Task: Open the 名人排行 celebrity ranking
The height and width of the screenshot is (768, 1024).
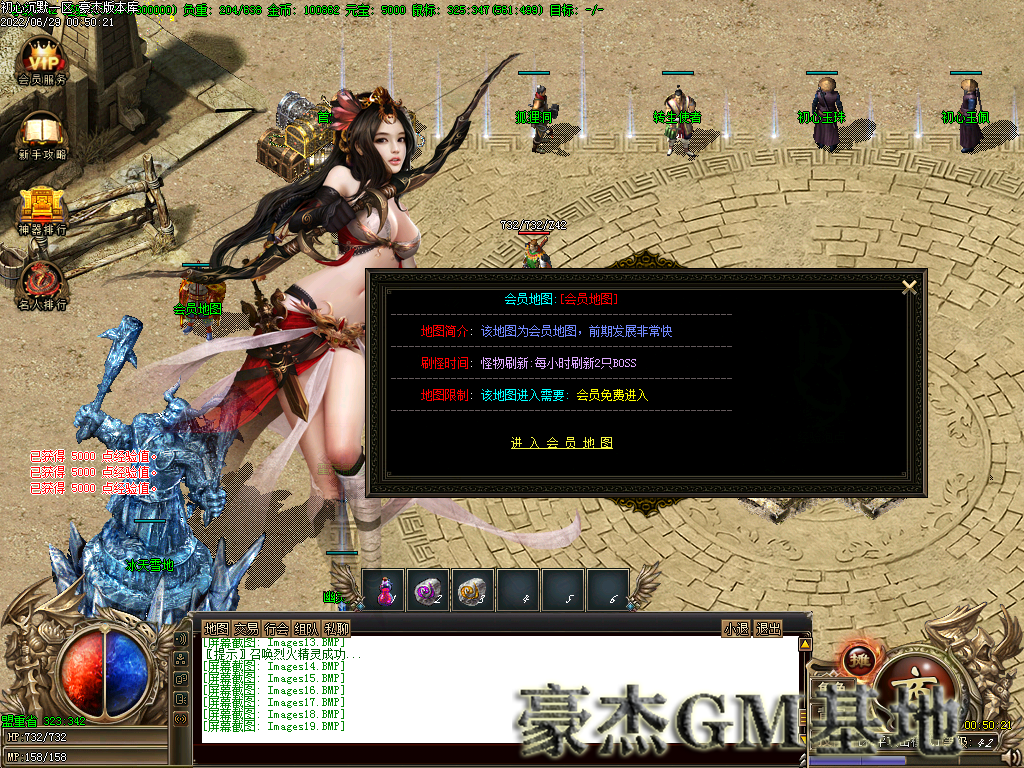Action: (42, 282)
